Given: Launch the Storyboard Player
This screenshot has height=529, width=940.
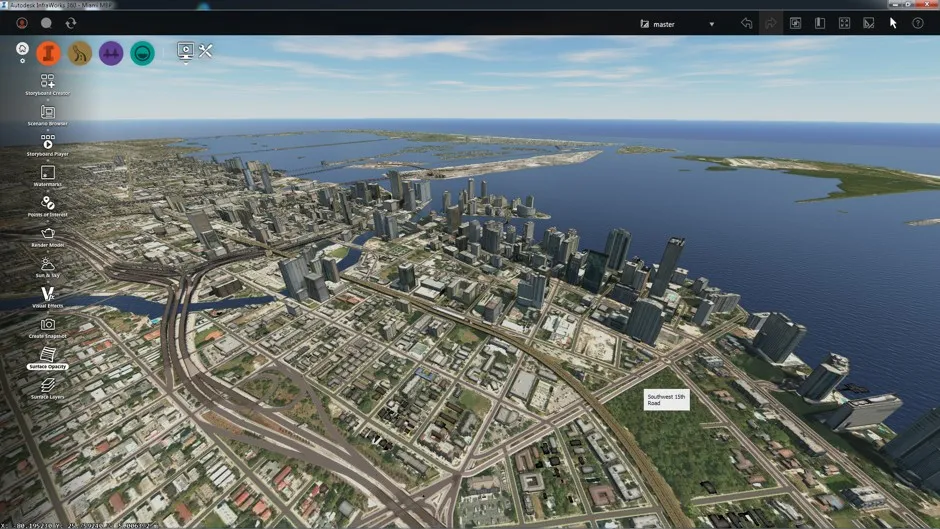Looking at the screenshot, I should click(x=48, y=143).
